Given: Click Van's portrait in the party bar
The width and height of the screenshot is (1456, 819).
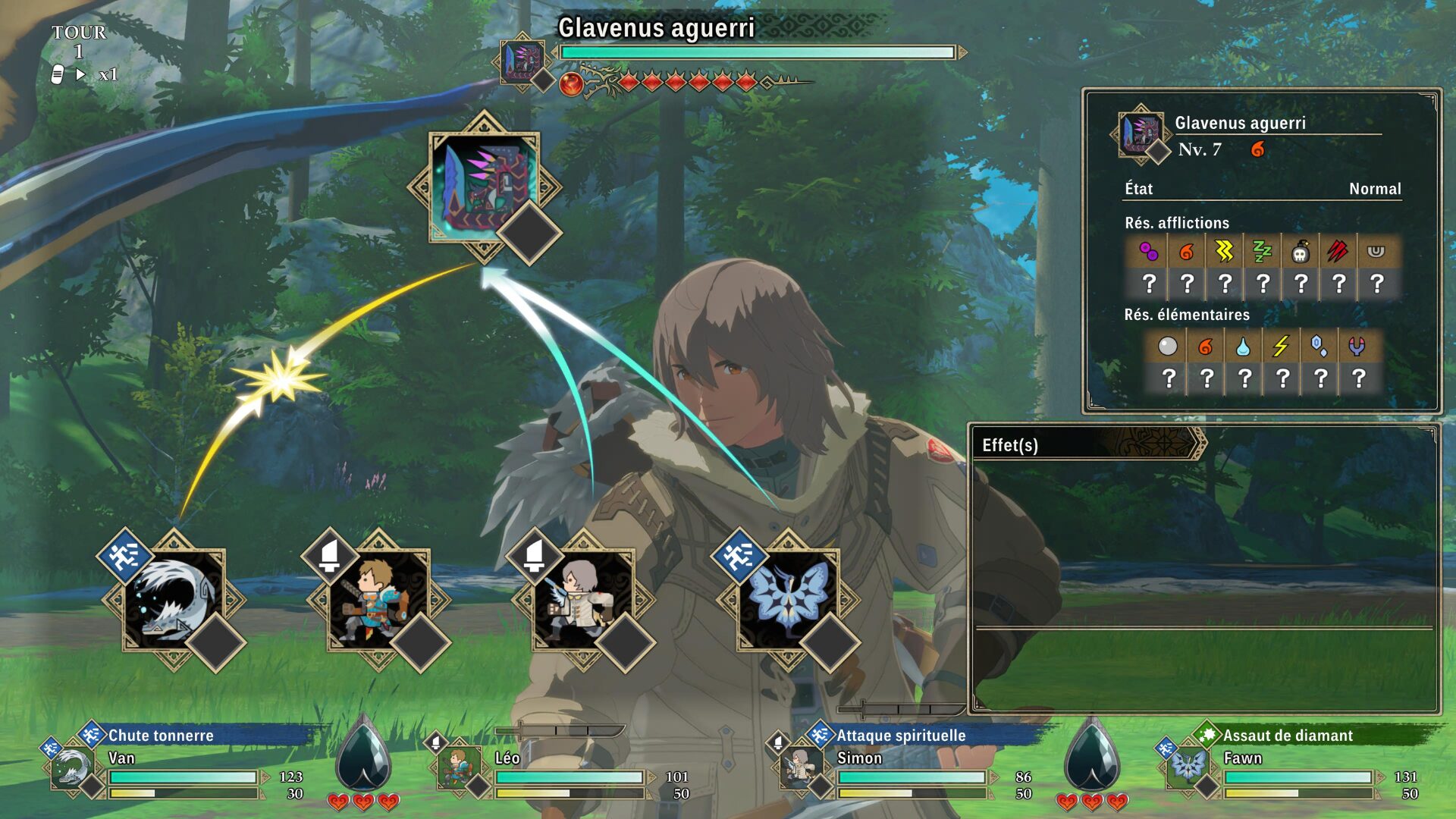Looking at the screenshot, I should (x=72, y=767).
